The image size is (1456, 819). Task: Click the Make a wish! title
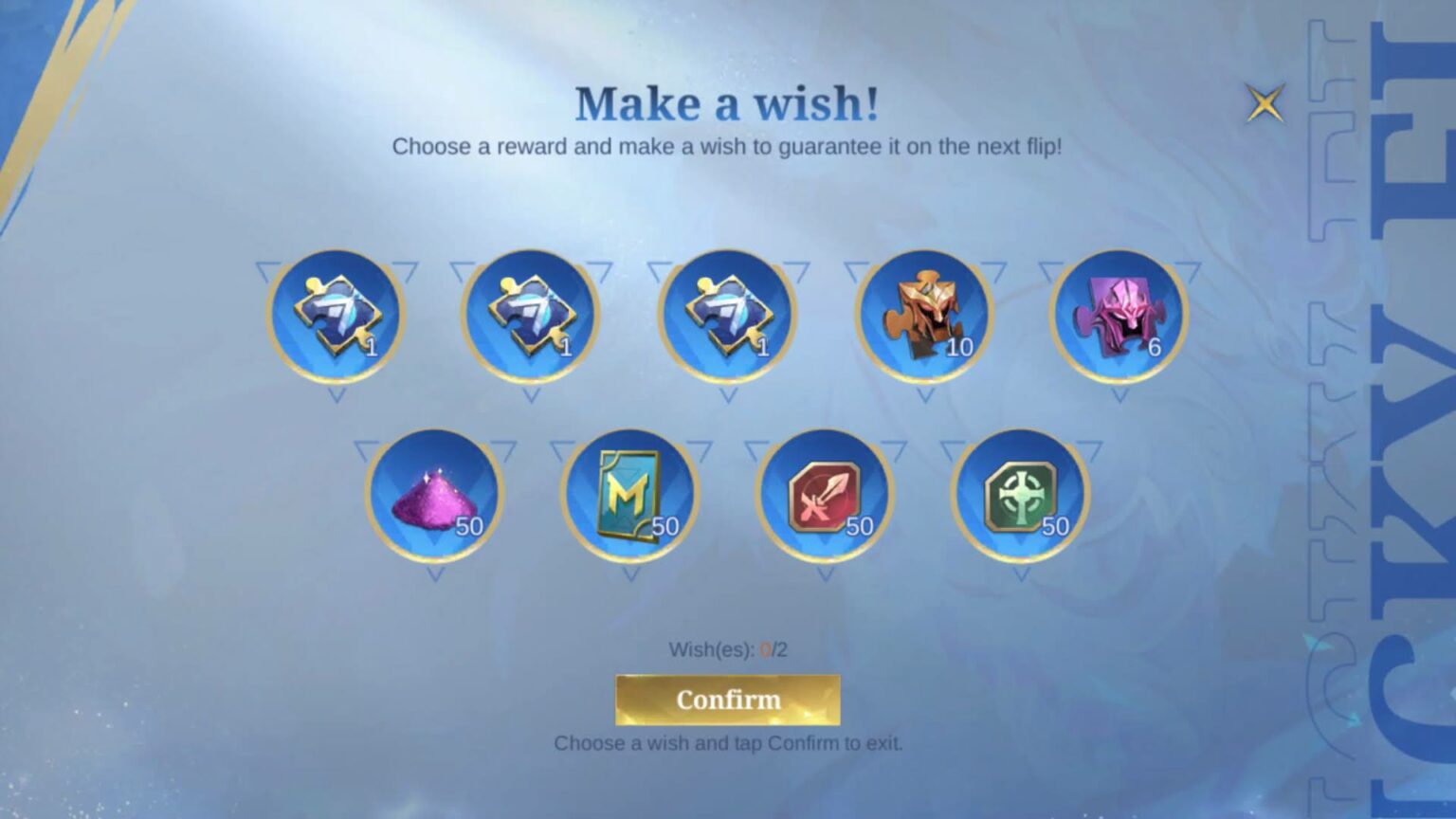pyautogui.click(x=728, y=102)
